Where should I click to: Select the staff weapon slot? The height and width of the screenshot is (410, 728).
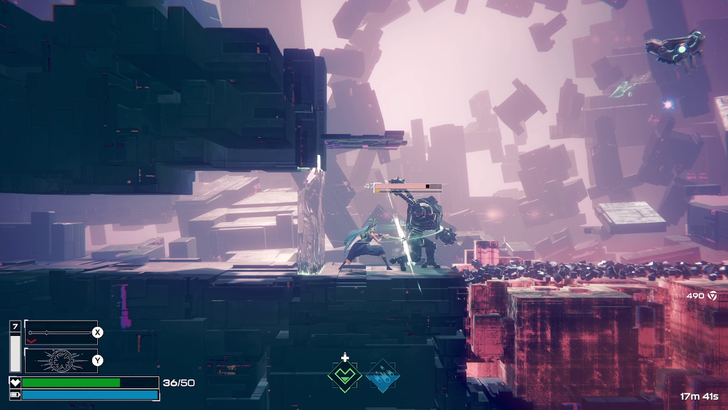click(60, 332)
